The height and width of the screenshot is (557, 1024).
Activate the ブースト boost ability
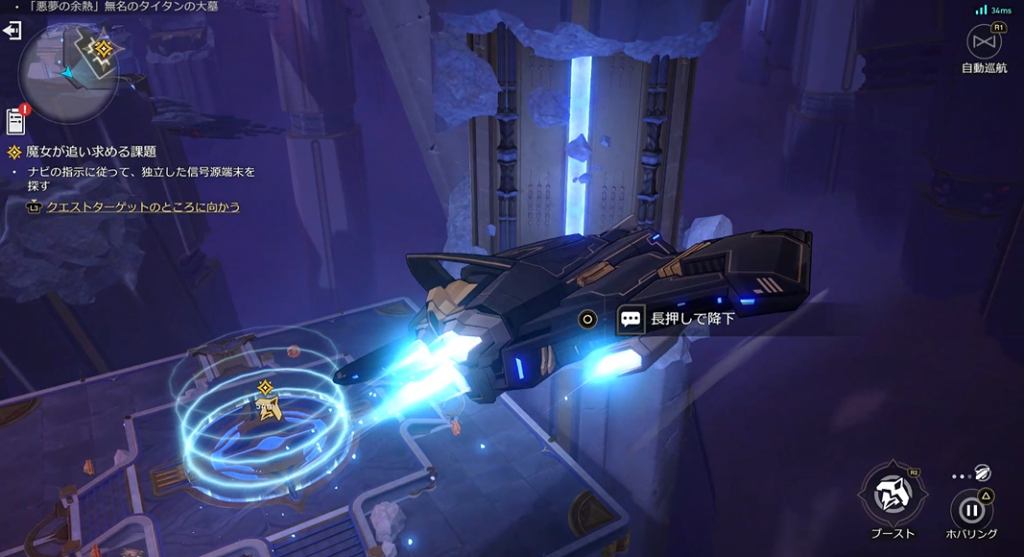coord(891,495)
